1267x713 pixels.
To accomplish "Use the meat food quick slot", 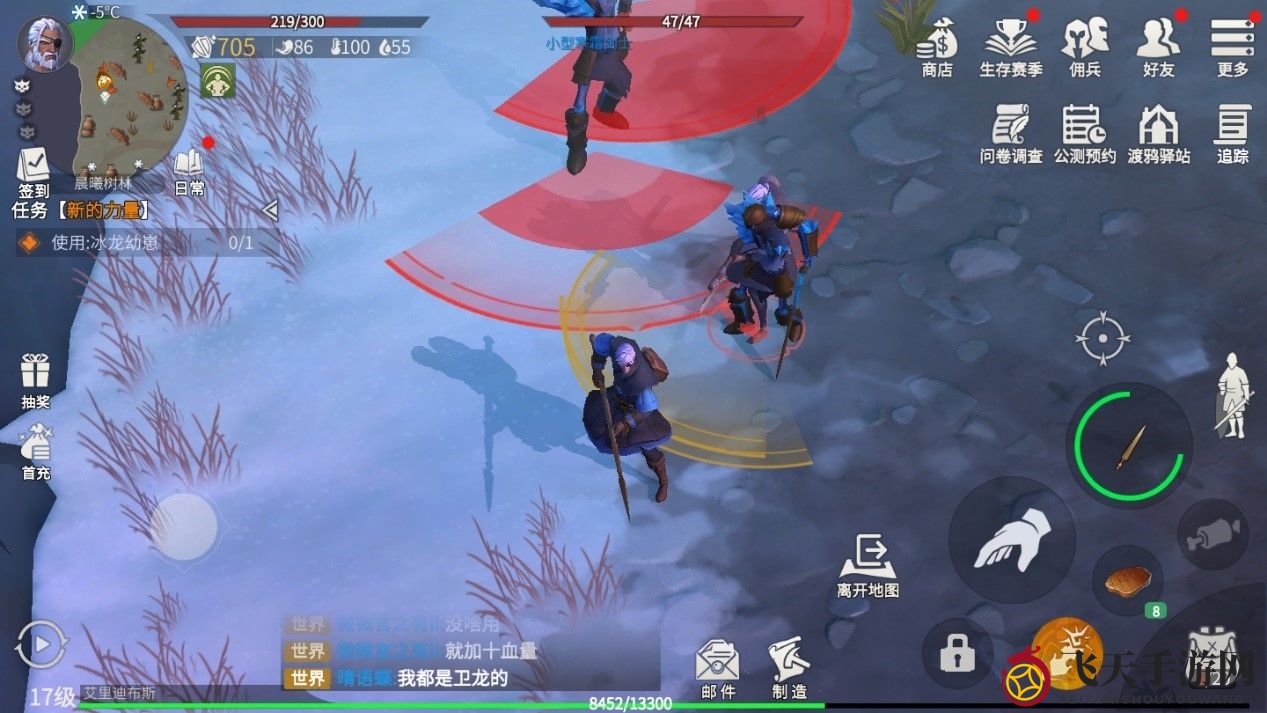I will pos(1127,579).
